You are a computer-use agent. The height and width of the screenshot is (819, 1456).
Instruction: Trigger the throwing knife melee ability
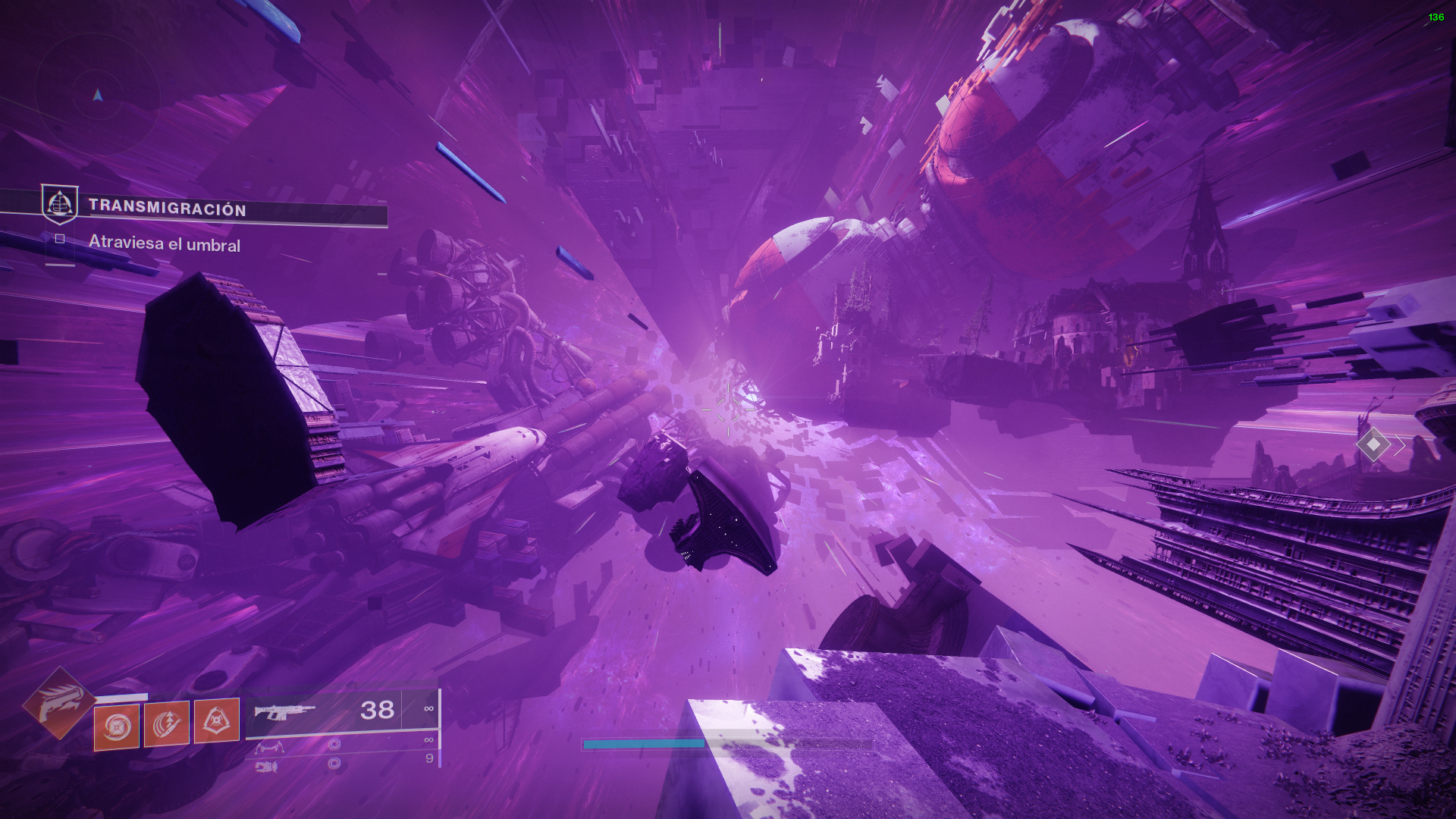167,723
